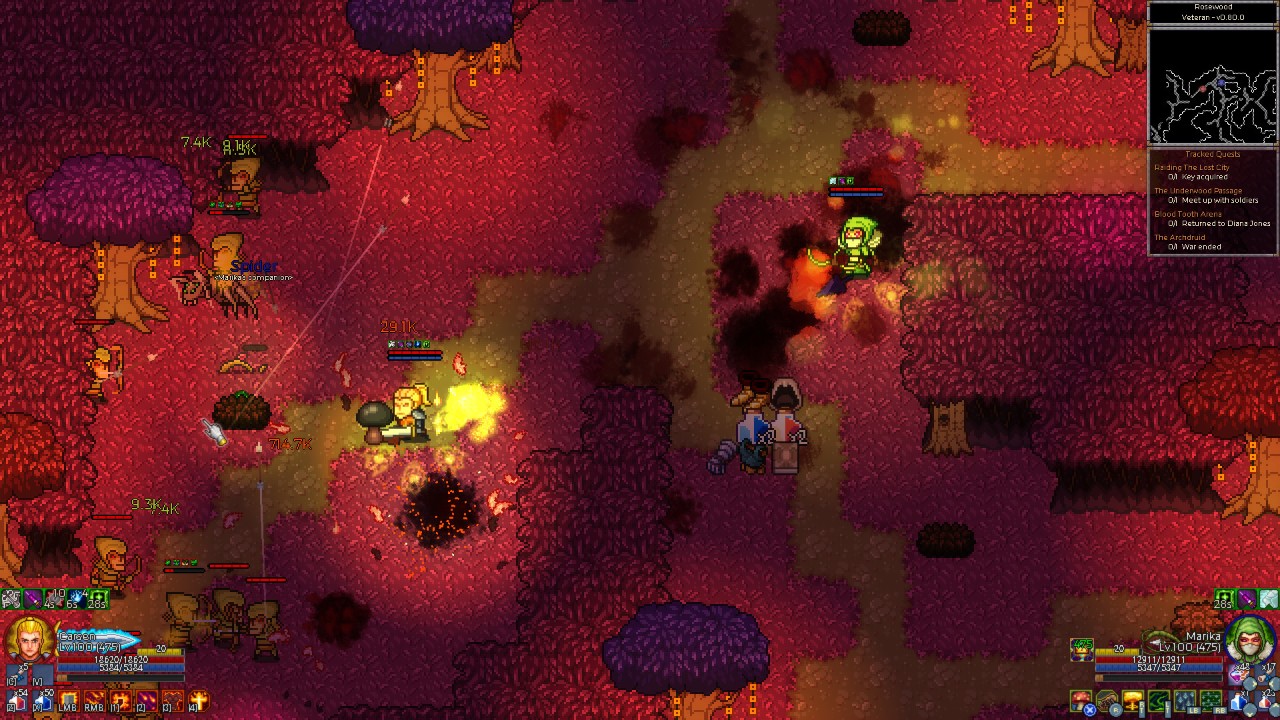This screenshot has width=1280, height=720.
Task: Select The Archdruid tracked quest
Action: (x=1180, y=238)
